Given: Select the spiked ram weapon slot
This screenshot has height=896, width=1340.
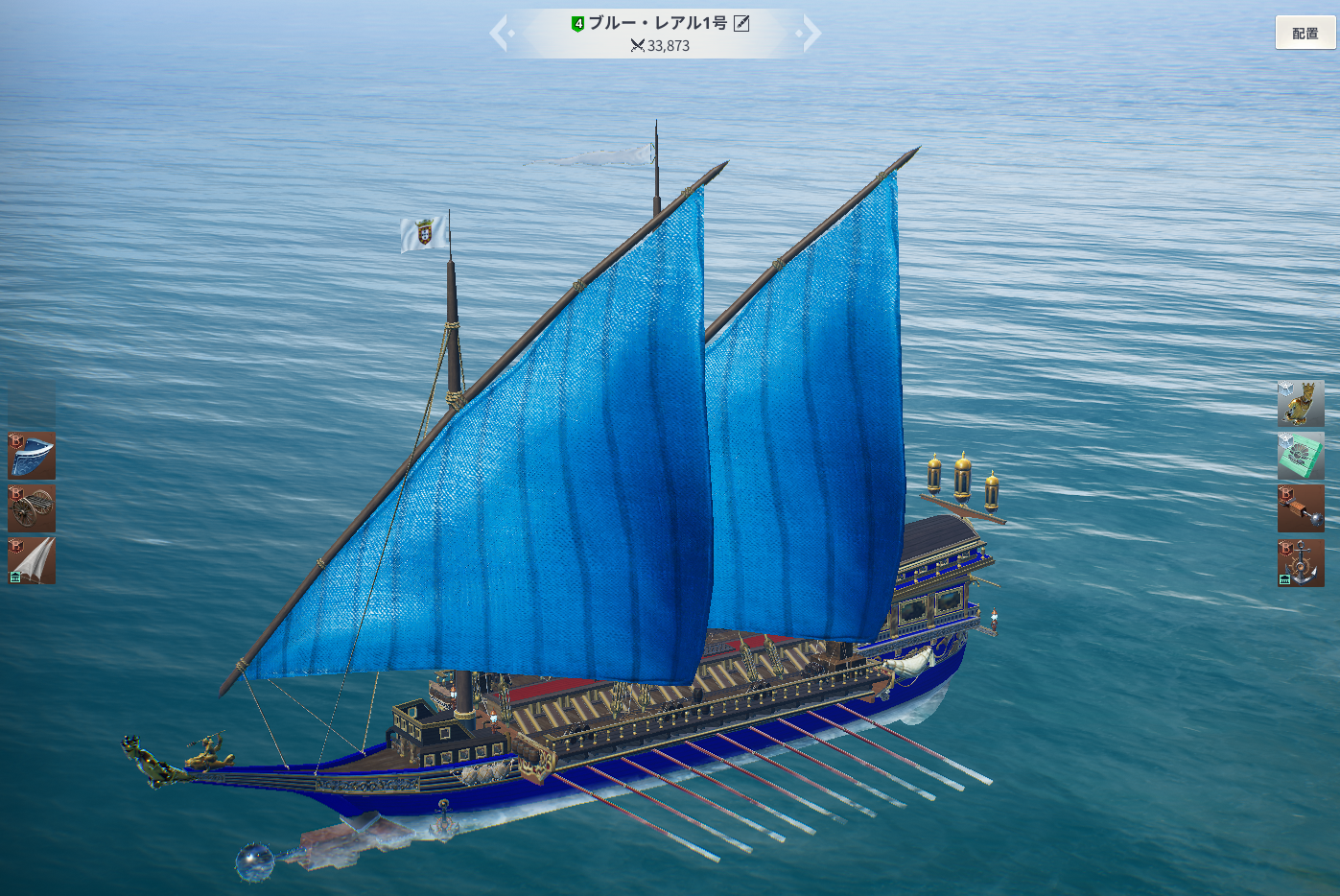Looking at the screenshot, I should 1301,508.
